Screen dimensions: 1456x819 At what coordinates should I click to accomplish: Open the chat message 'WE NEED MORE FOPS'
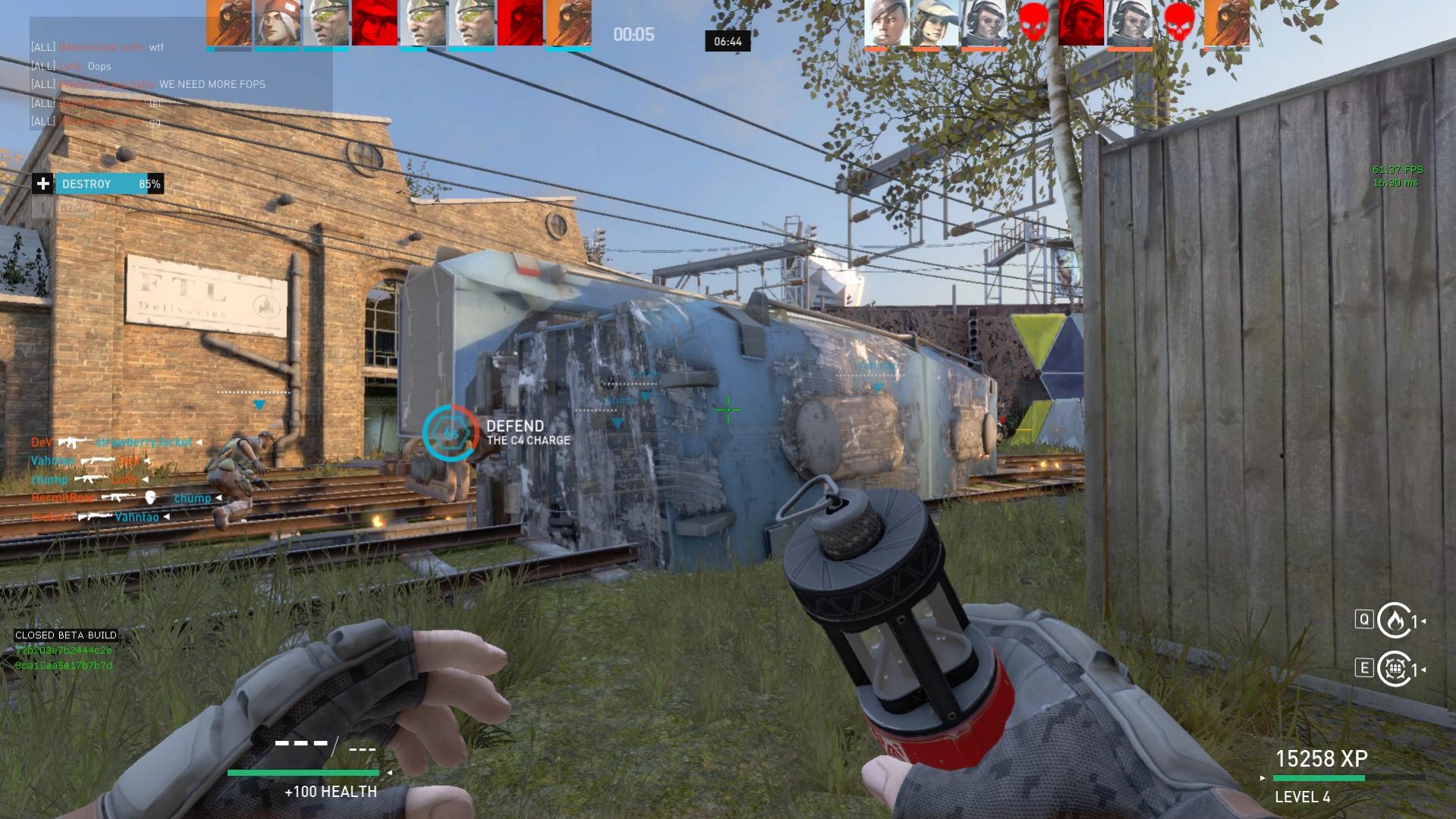[x=212, y=84]
